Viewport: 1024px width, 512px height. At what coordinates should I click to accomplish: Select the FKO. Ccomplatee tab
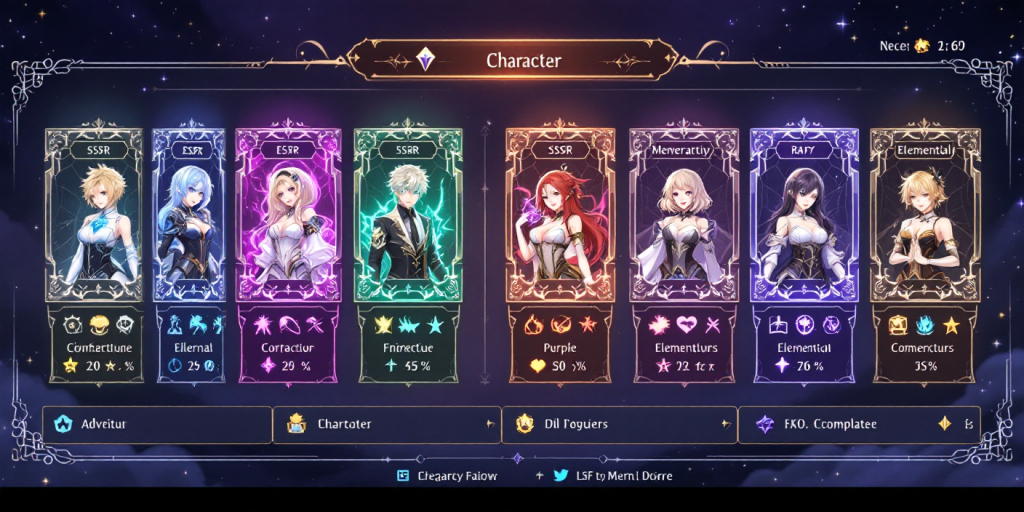click(x=858, y=424)
